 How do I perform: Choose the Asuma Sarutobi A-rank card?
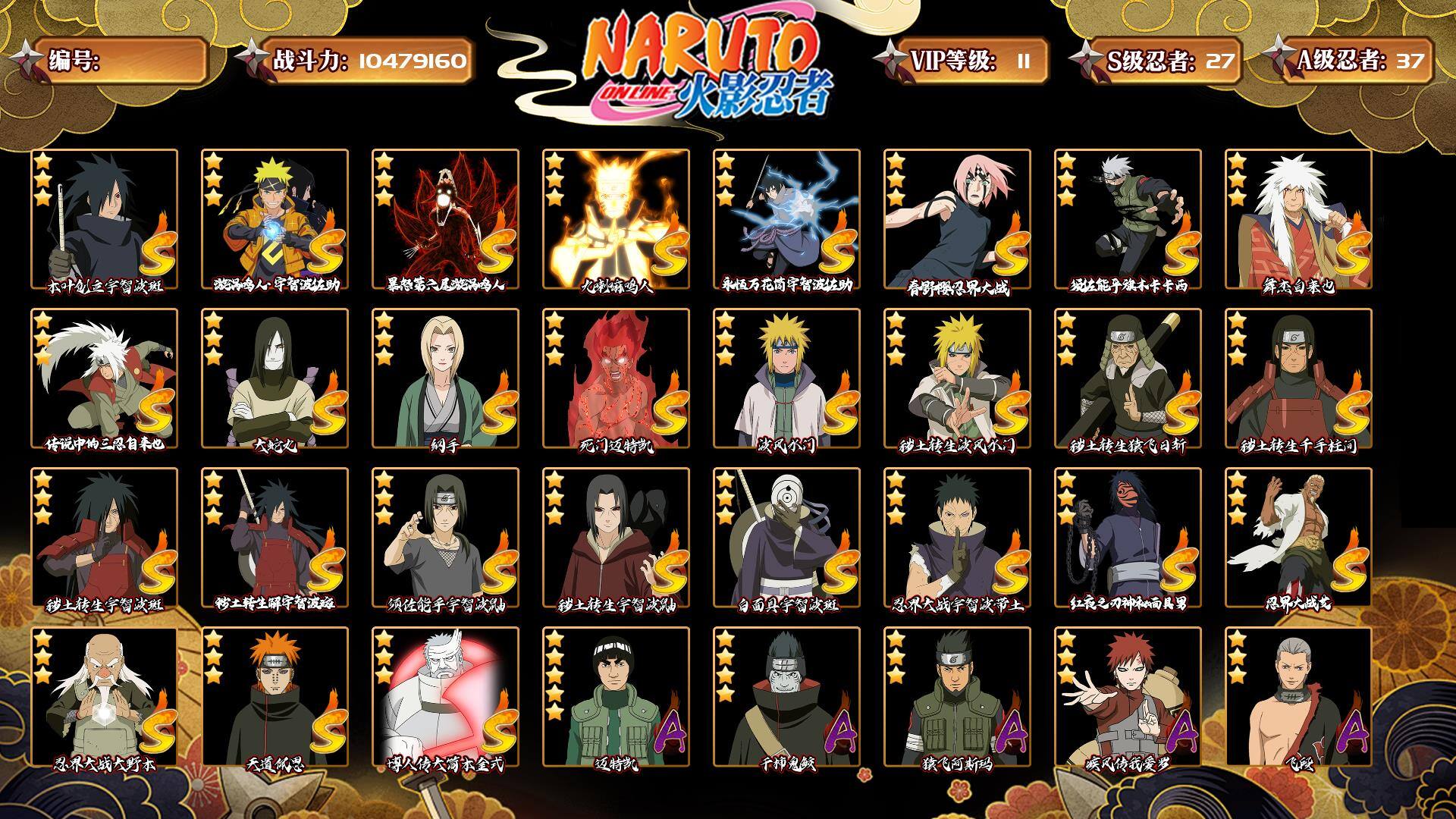[957, 697]
